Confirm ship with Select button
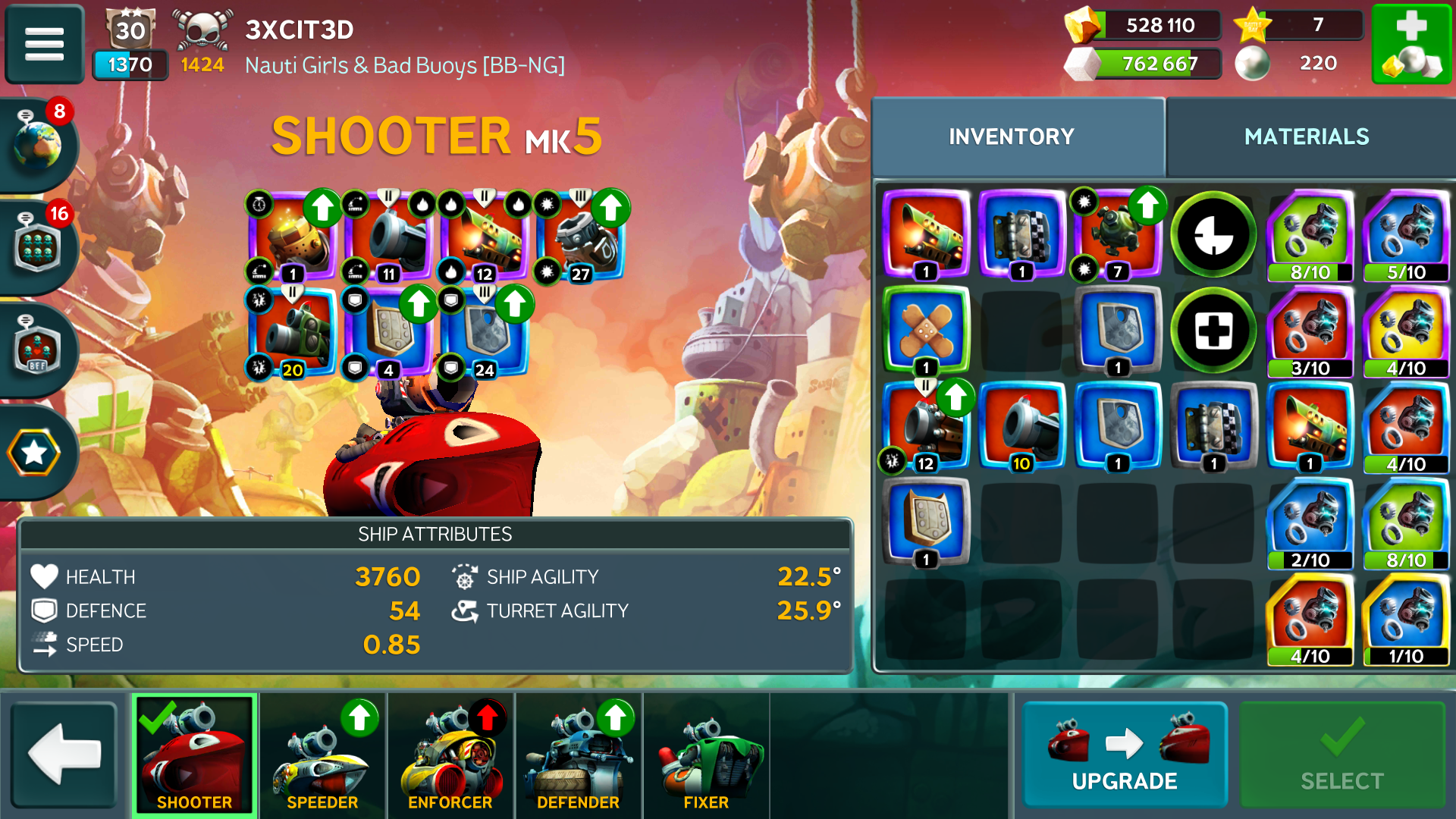 [x=1341, y=755]
